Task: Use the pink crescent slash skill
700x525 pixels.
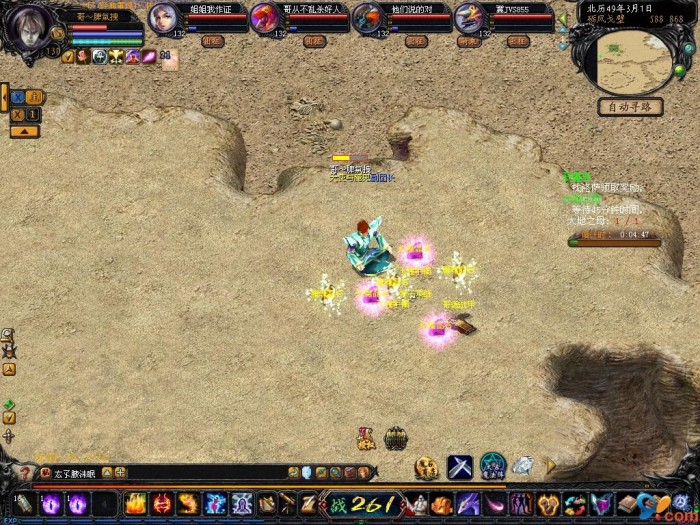Action: coord(496,504)
